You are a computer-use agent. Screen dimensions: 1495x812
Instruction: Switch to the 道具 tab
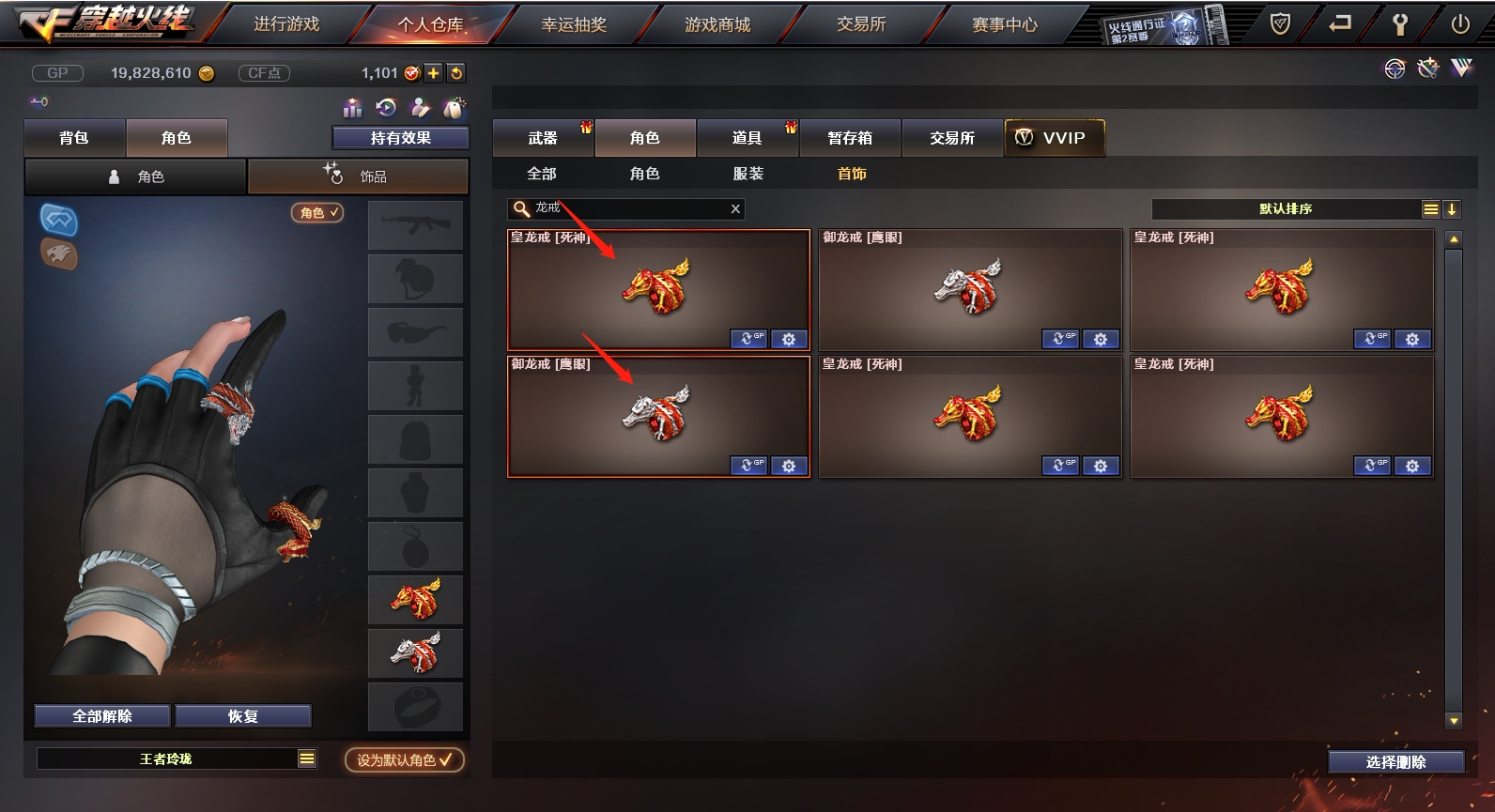tap(747, 138)
